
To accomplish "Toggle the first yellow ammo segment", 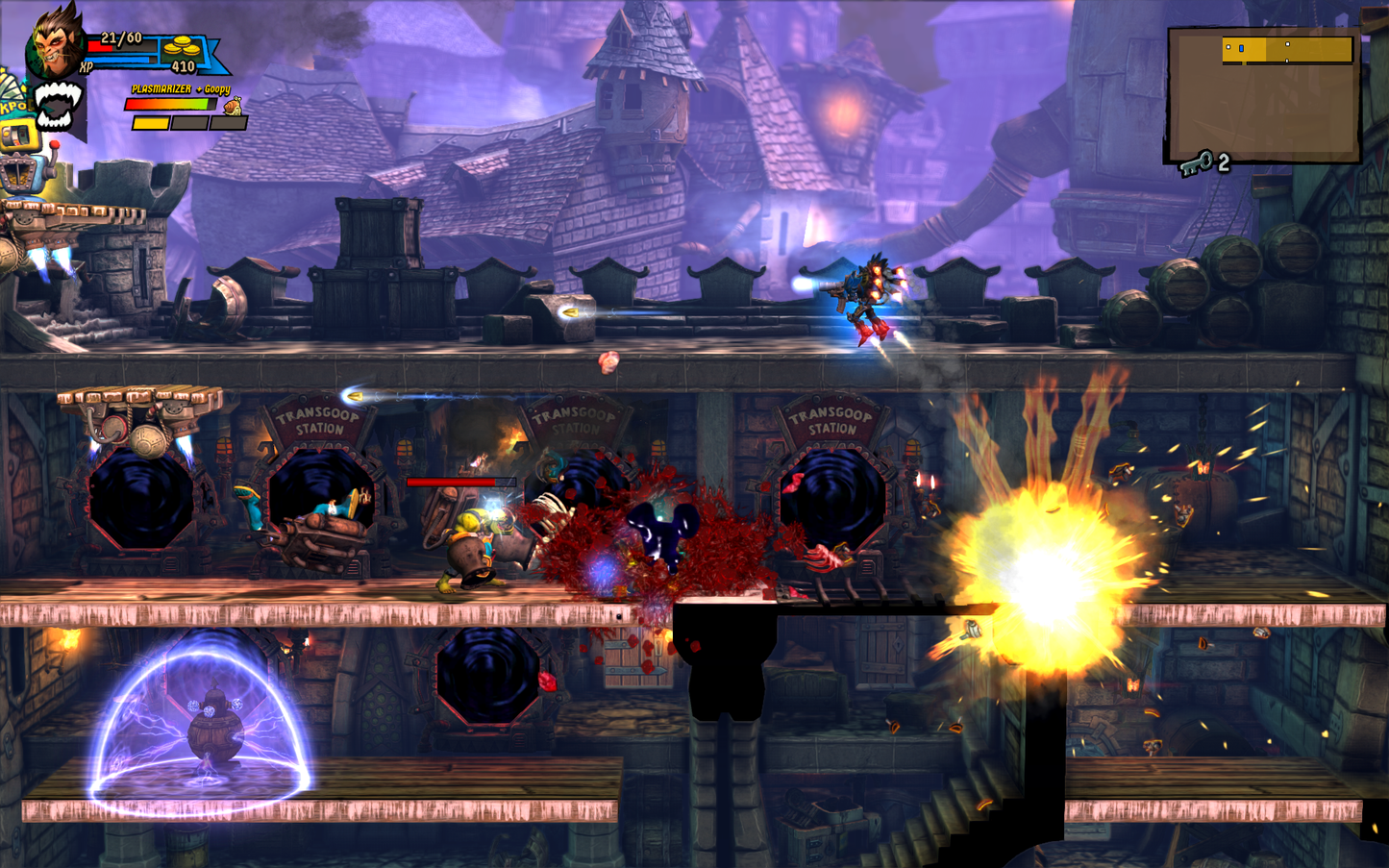I will pos(150,123).
